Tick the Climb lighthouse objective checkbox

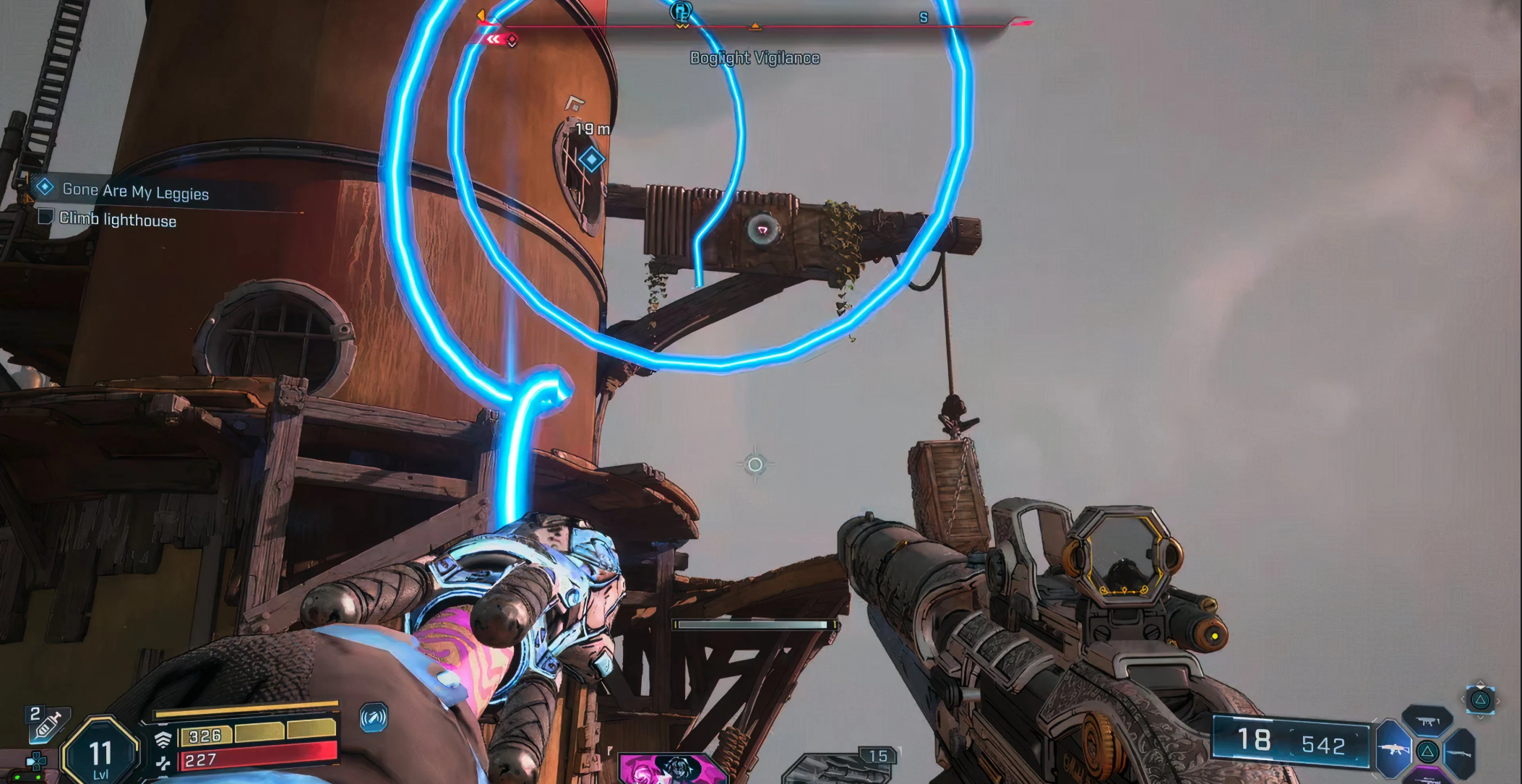tap(46, 217)
